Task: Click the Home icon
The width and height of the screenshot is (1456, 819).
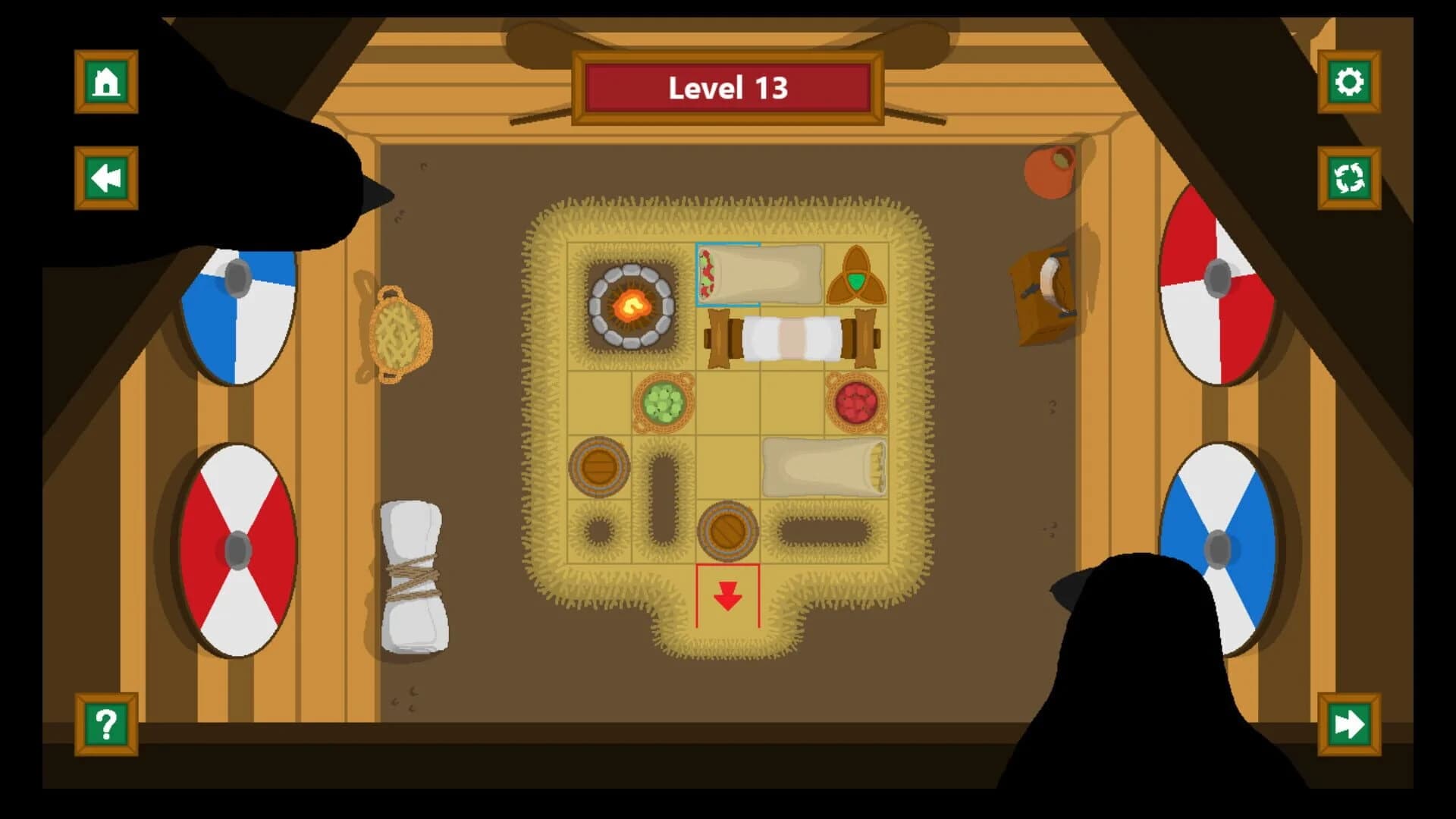Action: (106, 82)
